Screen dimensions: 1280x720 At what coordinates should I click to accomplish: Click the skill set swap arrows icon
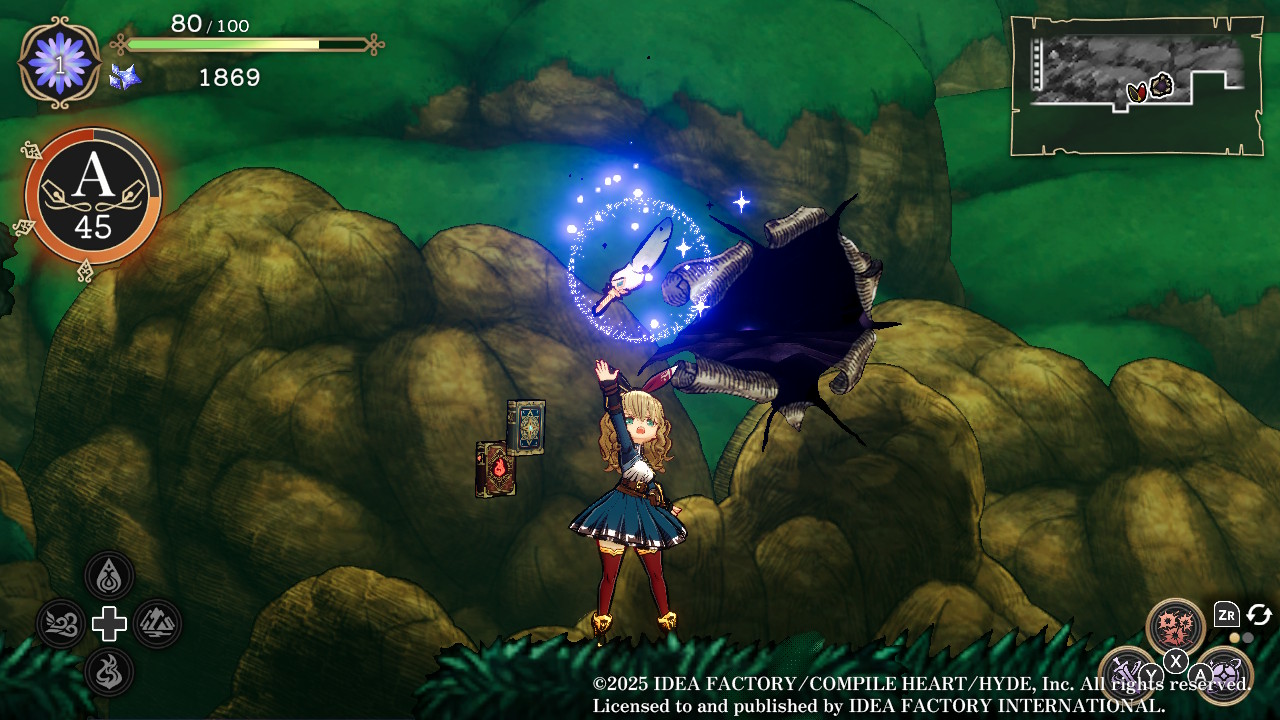coord(1258,615)
